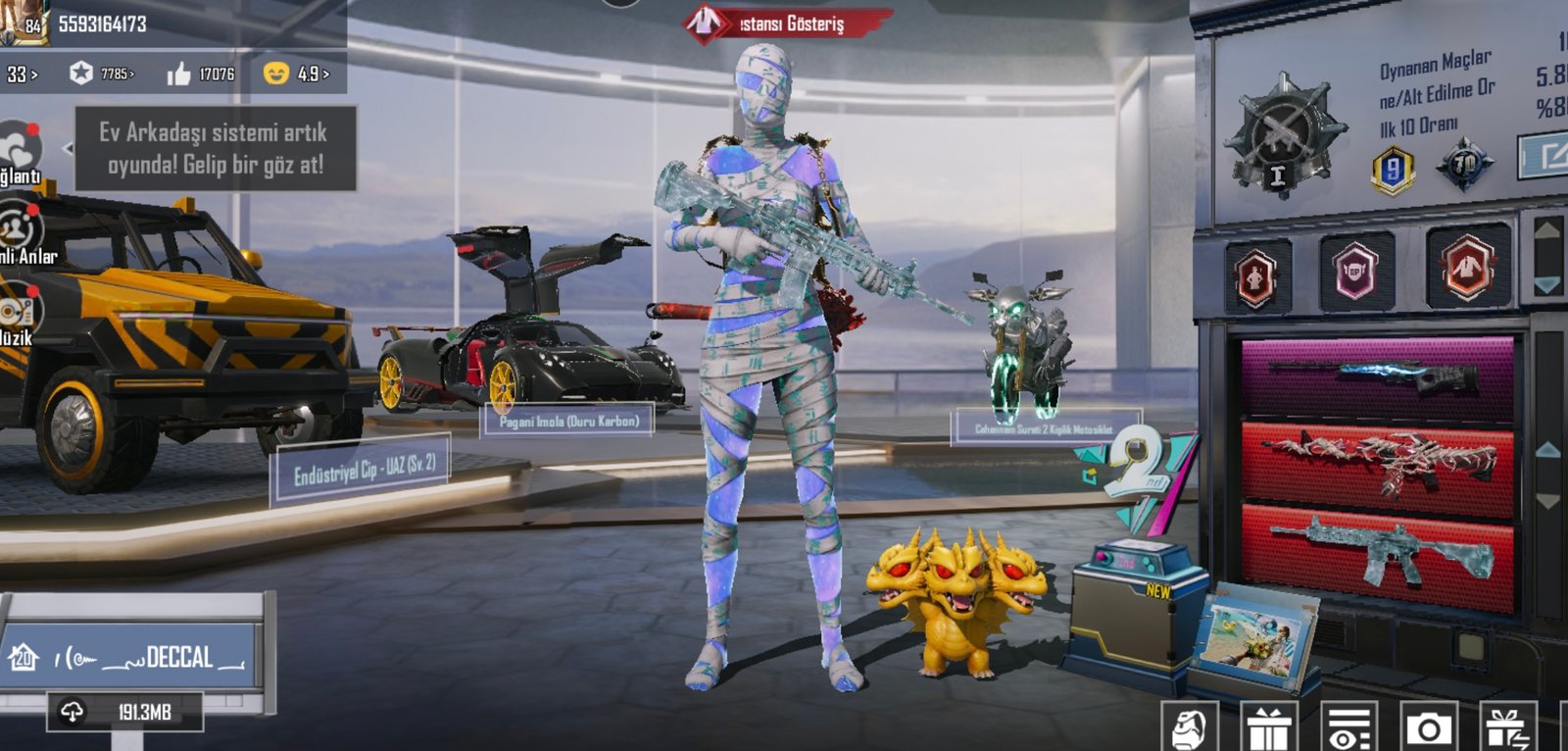Open the Müzik record player icon
This screenshot has width=1568, height=751.
[18, 314]
